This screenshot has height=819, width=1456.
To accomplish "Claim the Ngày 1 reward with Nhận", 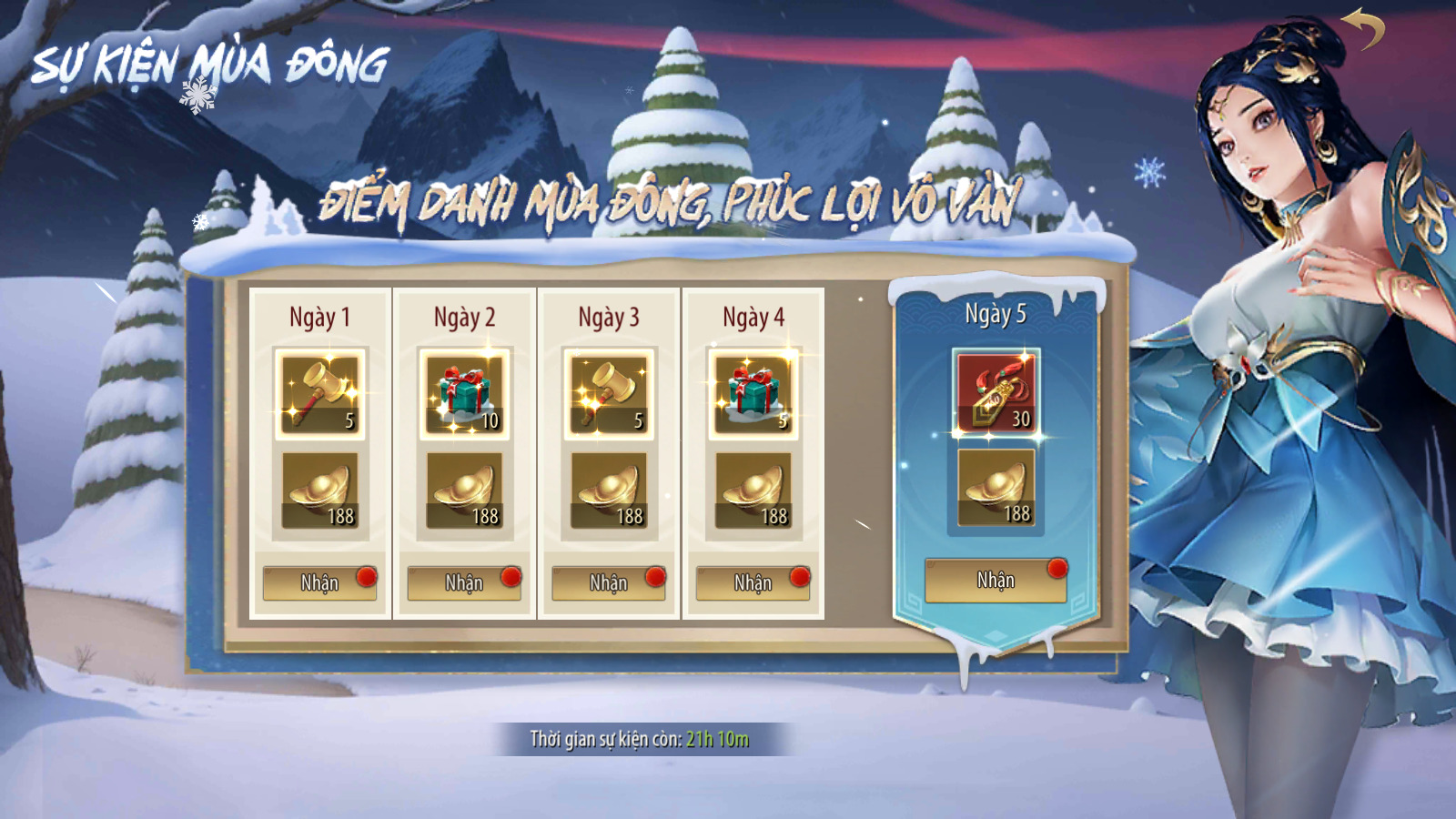I will [x=319, y=582].
